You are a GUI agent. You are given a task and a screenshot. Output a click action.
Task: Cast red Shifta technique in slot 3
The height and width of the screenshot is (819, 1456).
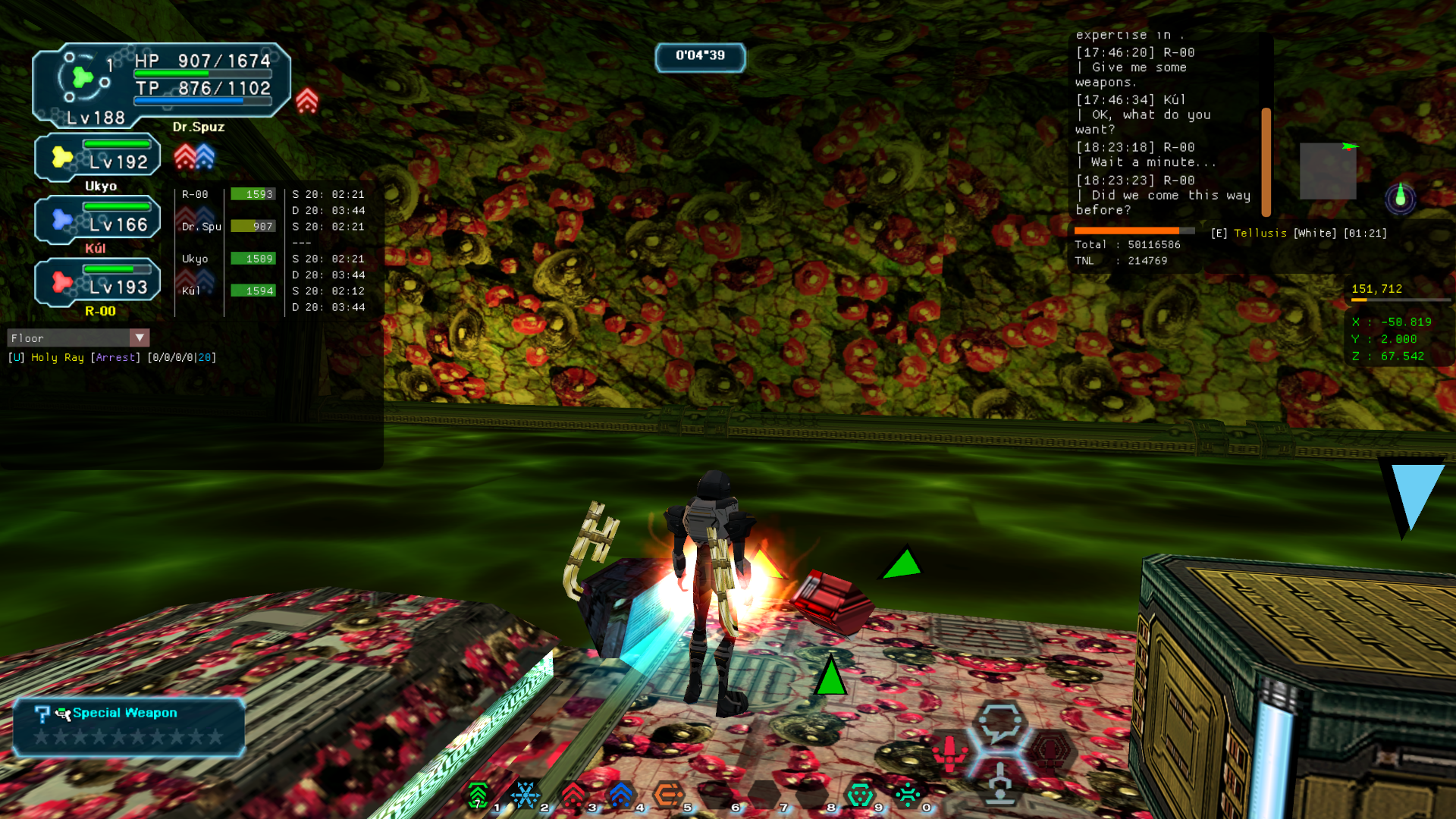(x=573, y=795)
